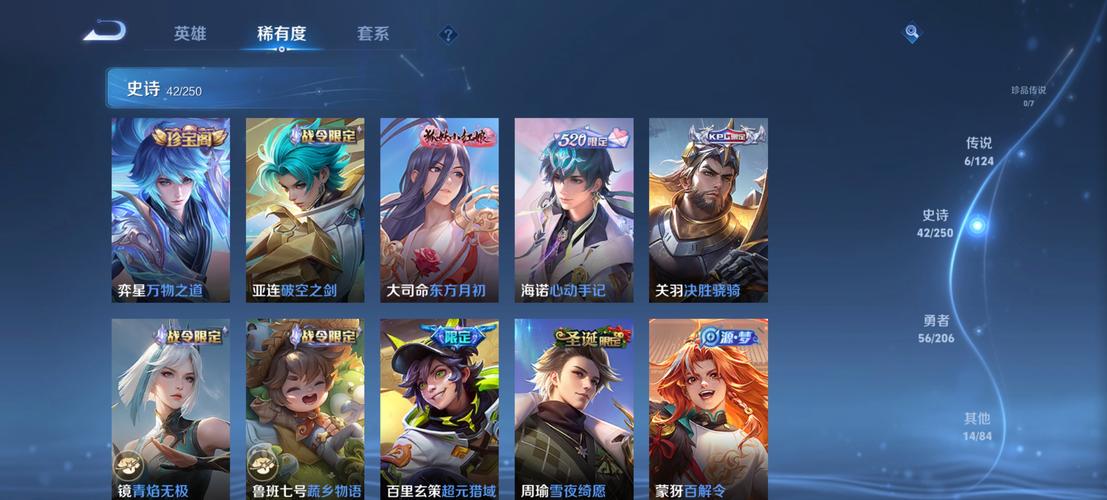View the 关羽 决胜骁骑 skin card
1107x500 pixels.
708,210
